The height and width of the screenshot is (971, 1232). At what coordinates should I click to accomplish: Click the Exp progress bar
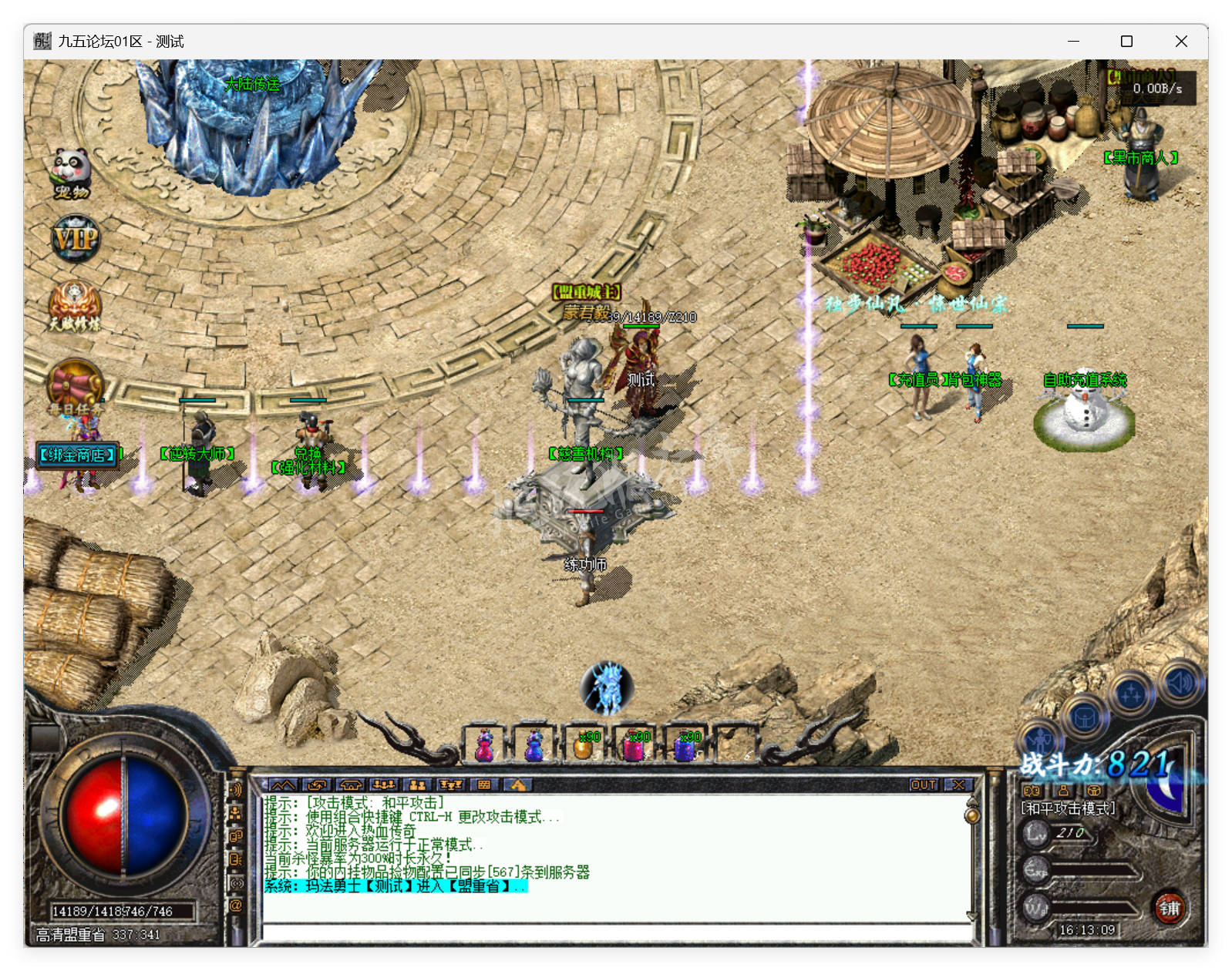[1091, 872]
